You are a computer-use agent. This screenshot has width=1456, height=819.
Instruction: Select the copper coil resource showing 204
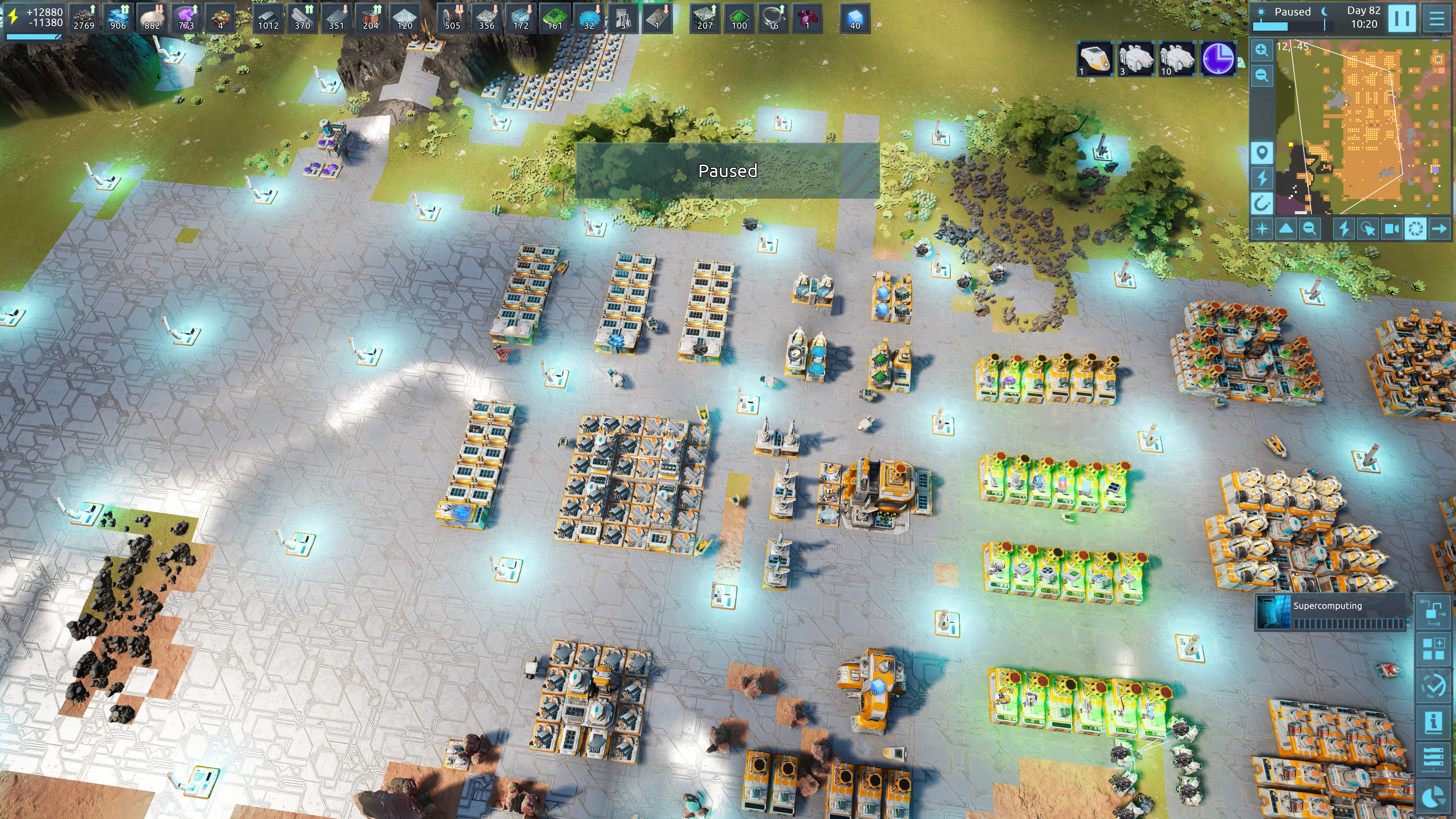click(371, 18)
